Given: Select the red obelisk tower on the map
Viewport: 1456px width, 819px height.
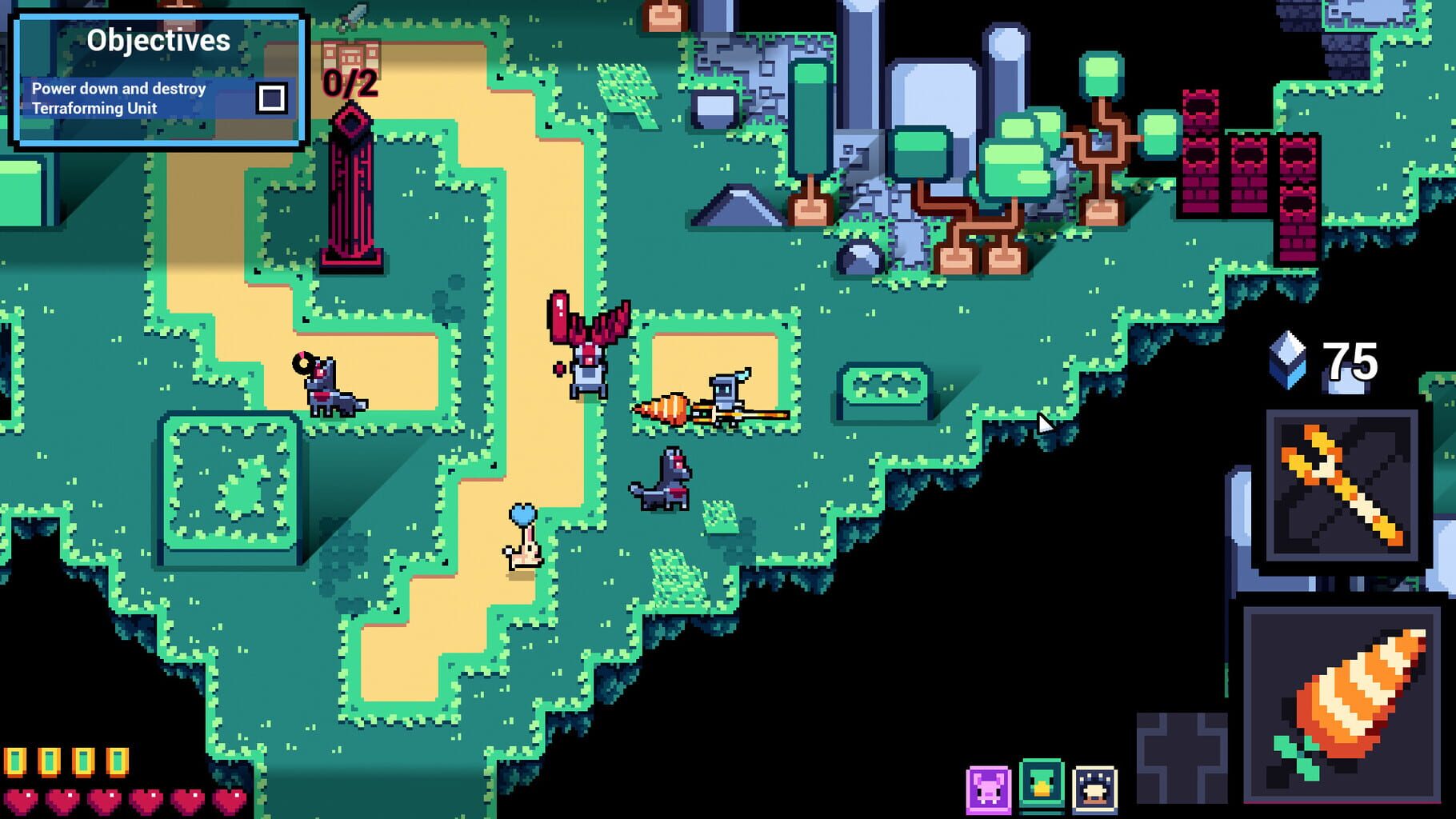Looking at the screenshot, I should [351, 192].
